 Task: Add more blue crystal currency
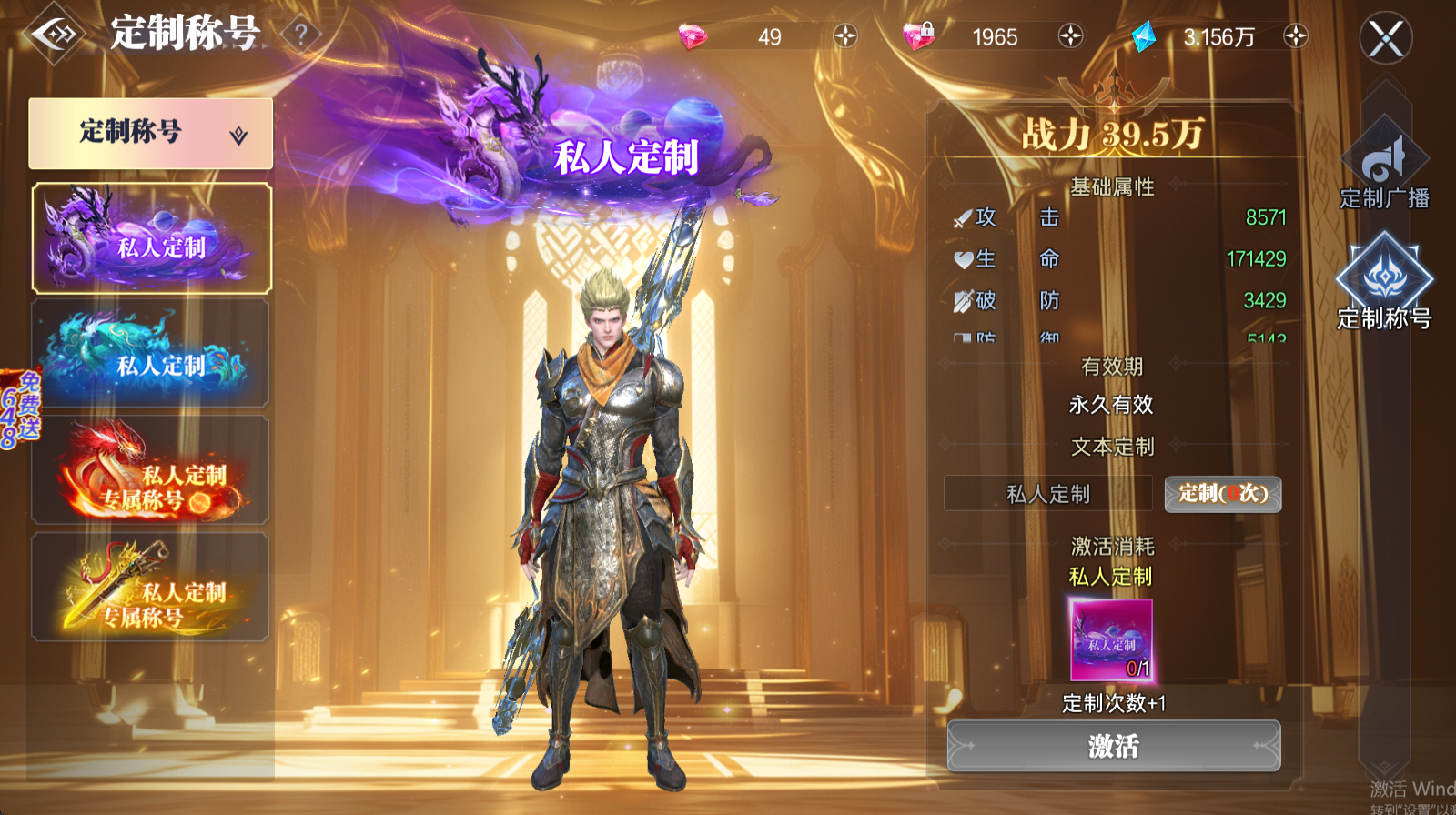point(1295,36)
